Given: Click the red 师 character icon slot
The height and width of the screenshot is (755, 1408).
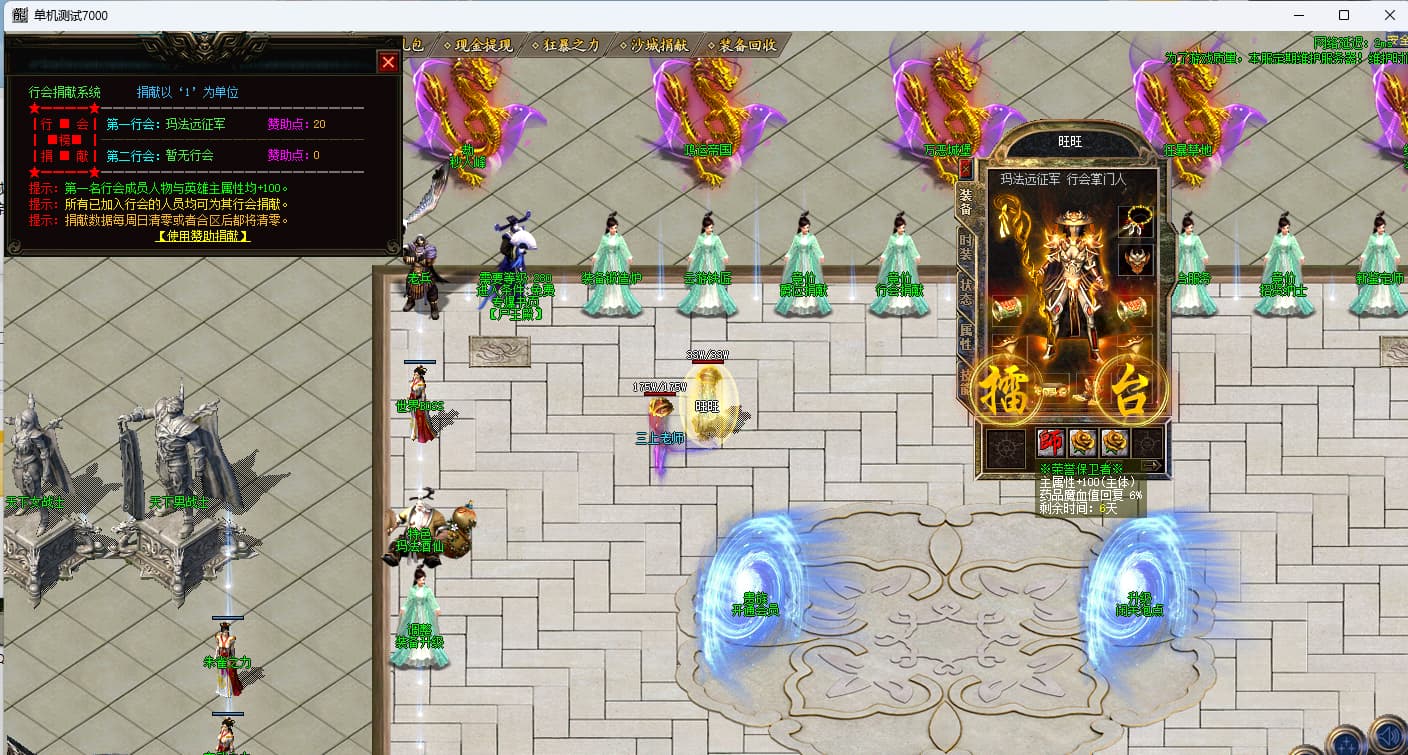Looking at the screenshot, I should (1051, 442).
